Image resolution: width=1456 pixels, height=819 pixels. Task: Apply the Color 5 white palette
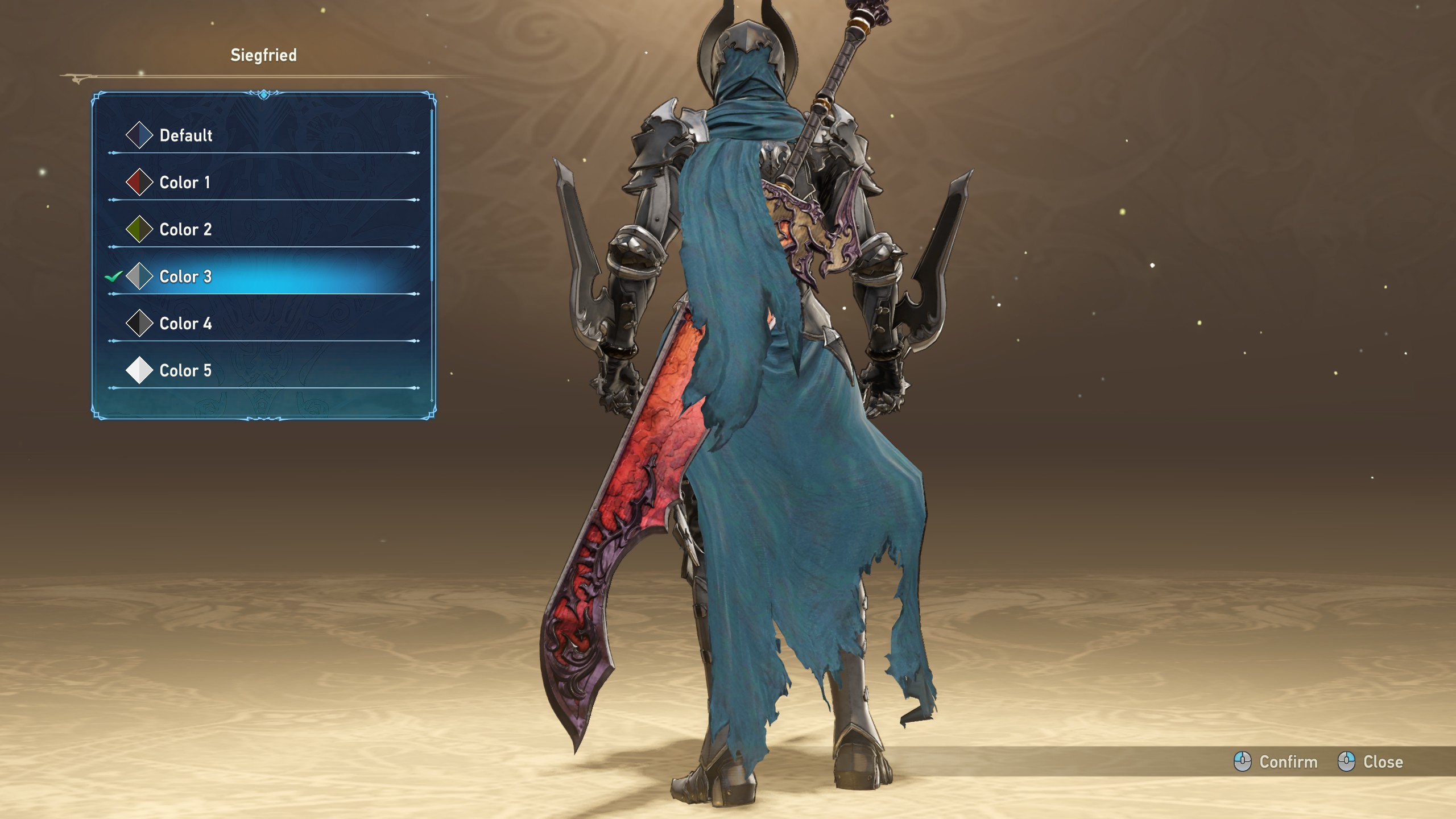click(185, 371)
